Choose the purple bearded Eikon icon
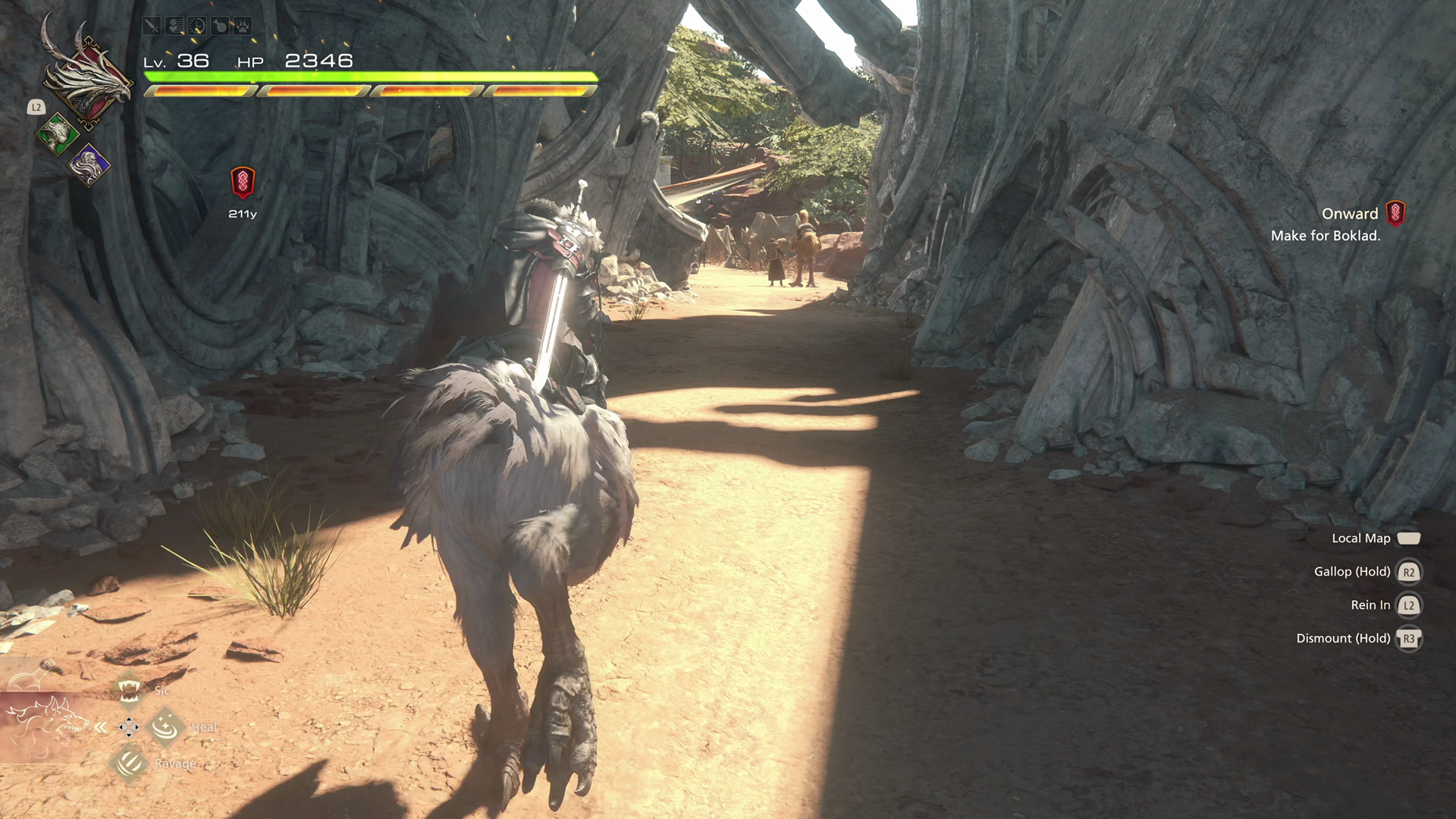This screenshot has width=1456, height=819. pyautogui.click(x=89, y=165)
